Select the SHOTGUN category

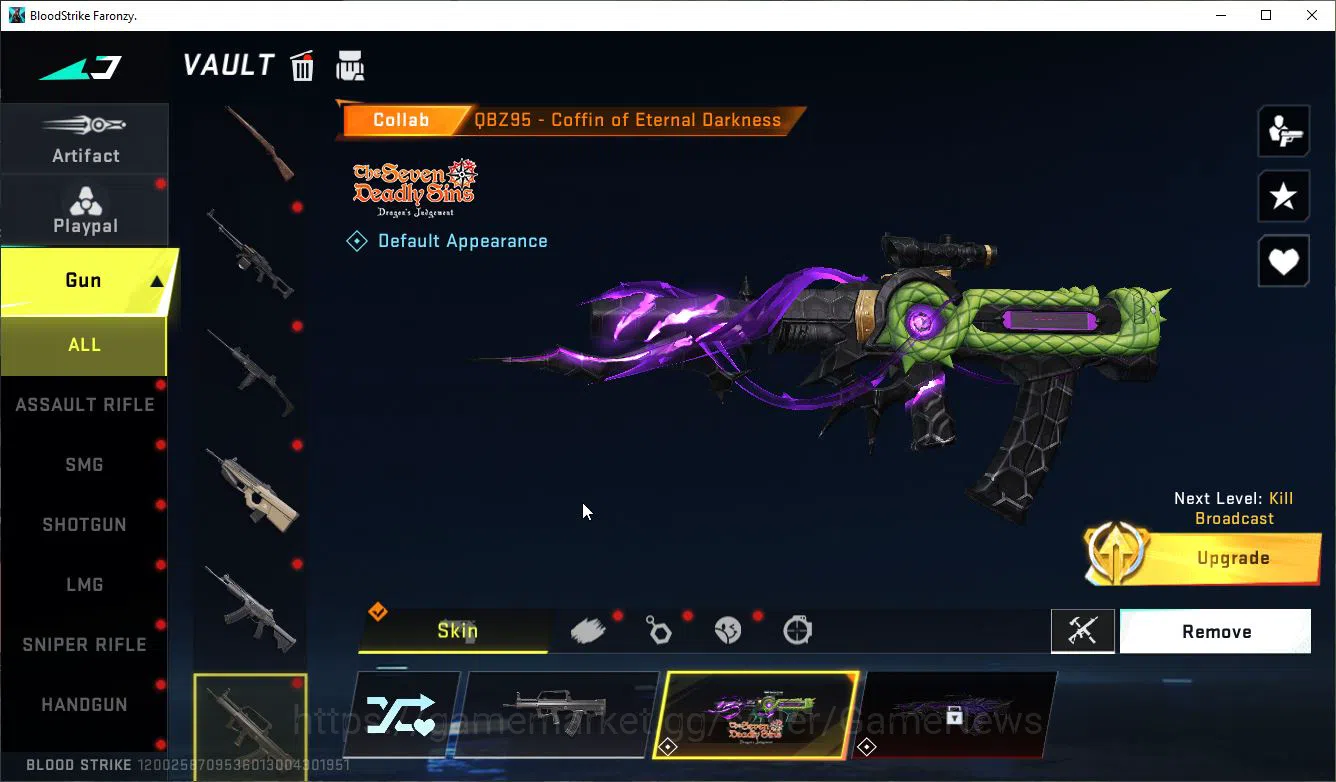pos(85,524)
